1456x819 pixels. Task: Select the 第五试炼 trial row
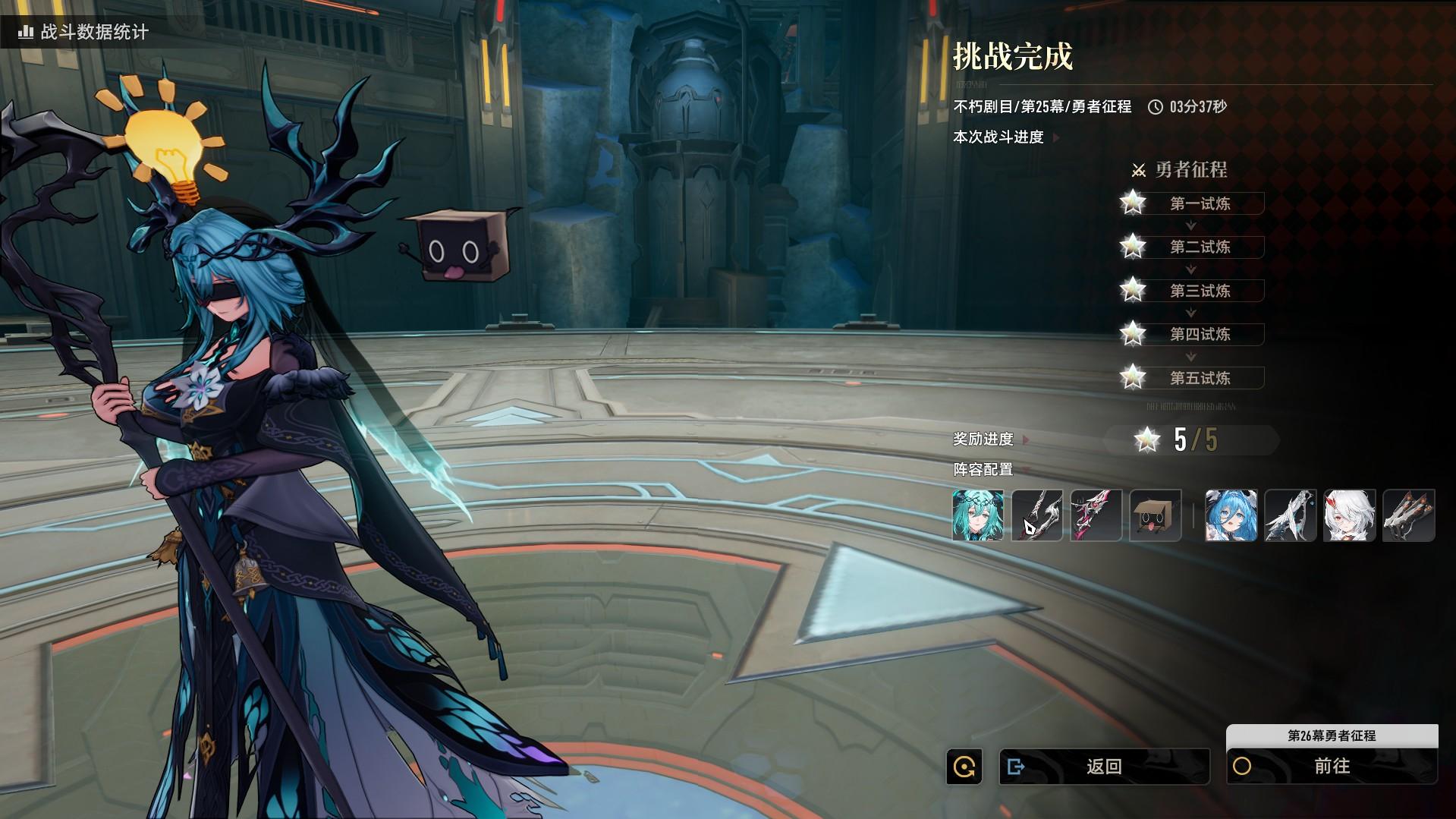(1200, 378)
